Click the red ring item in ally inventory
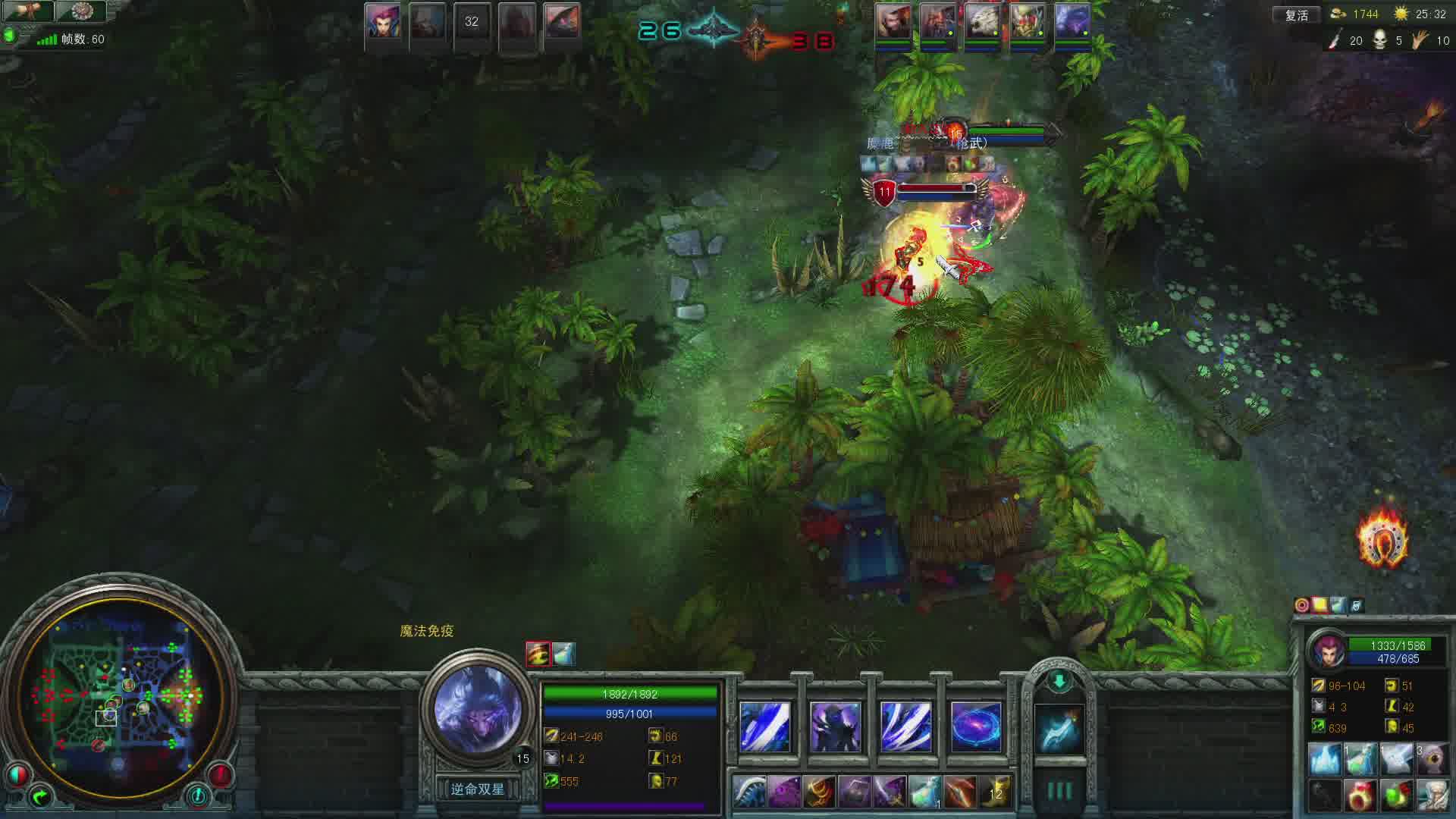This screenshot has width=1456, height=819. point(1360,795)
